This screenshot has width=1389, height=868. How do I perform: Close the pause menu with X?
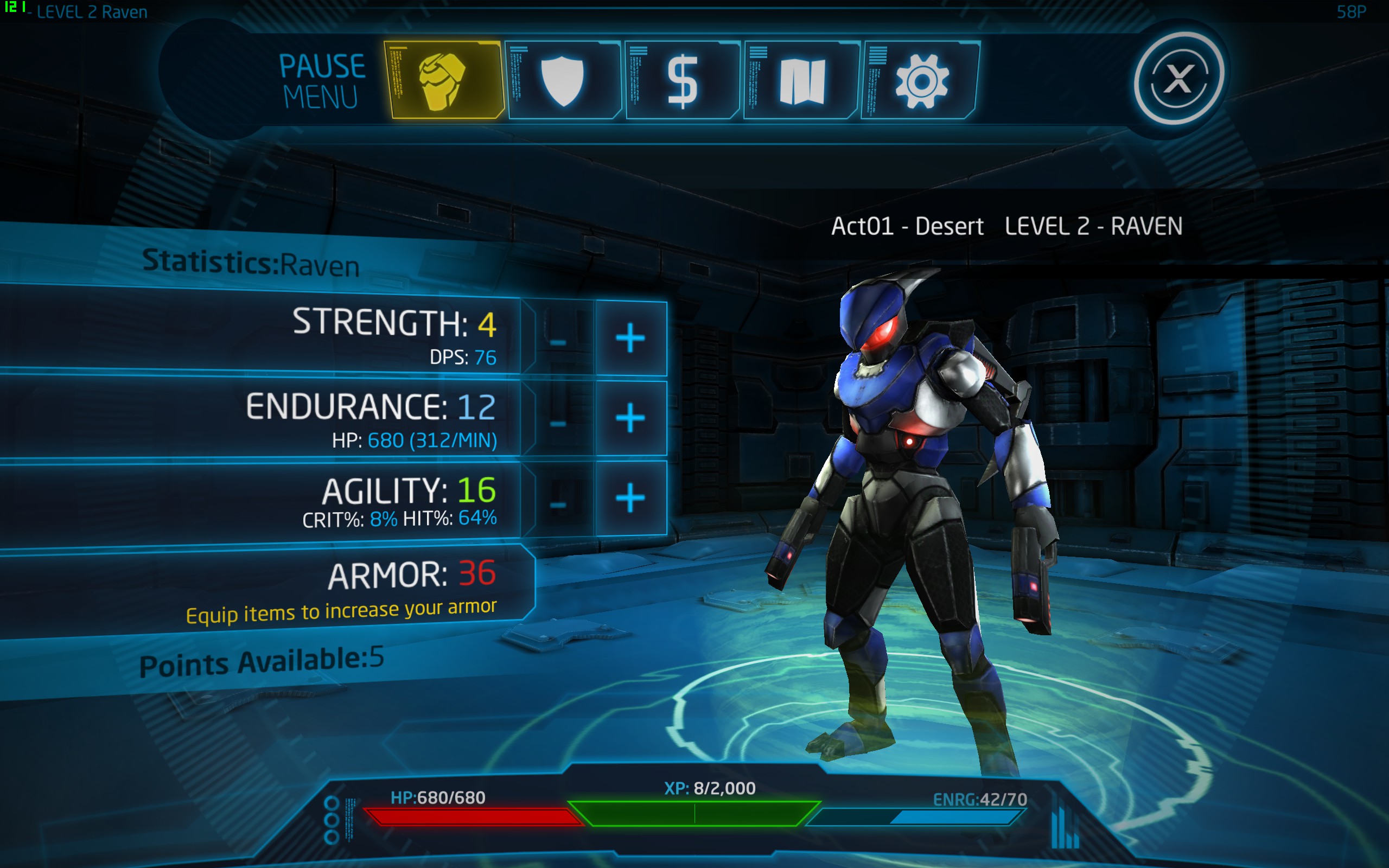1178,79
